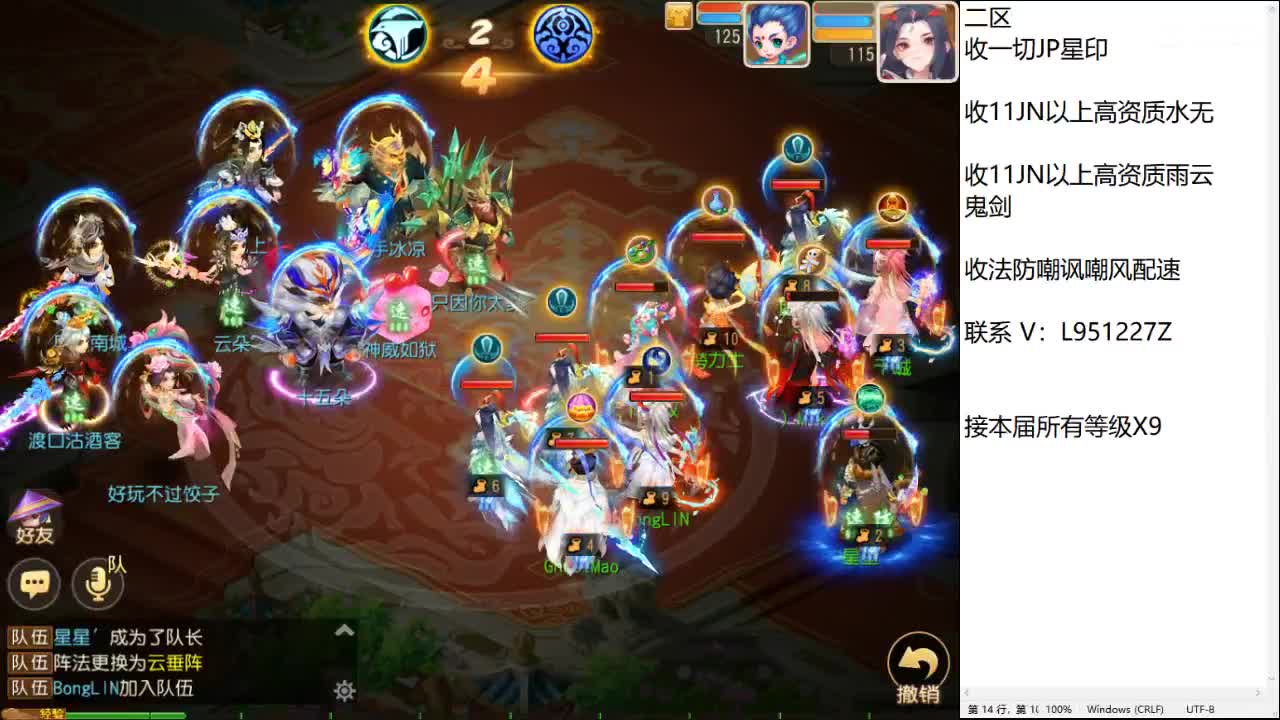1280x720 pixels.
Task: Click the green 经验 experience bar
Action: [x=120, y=713]
